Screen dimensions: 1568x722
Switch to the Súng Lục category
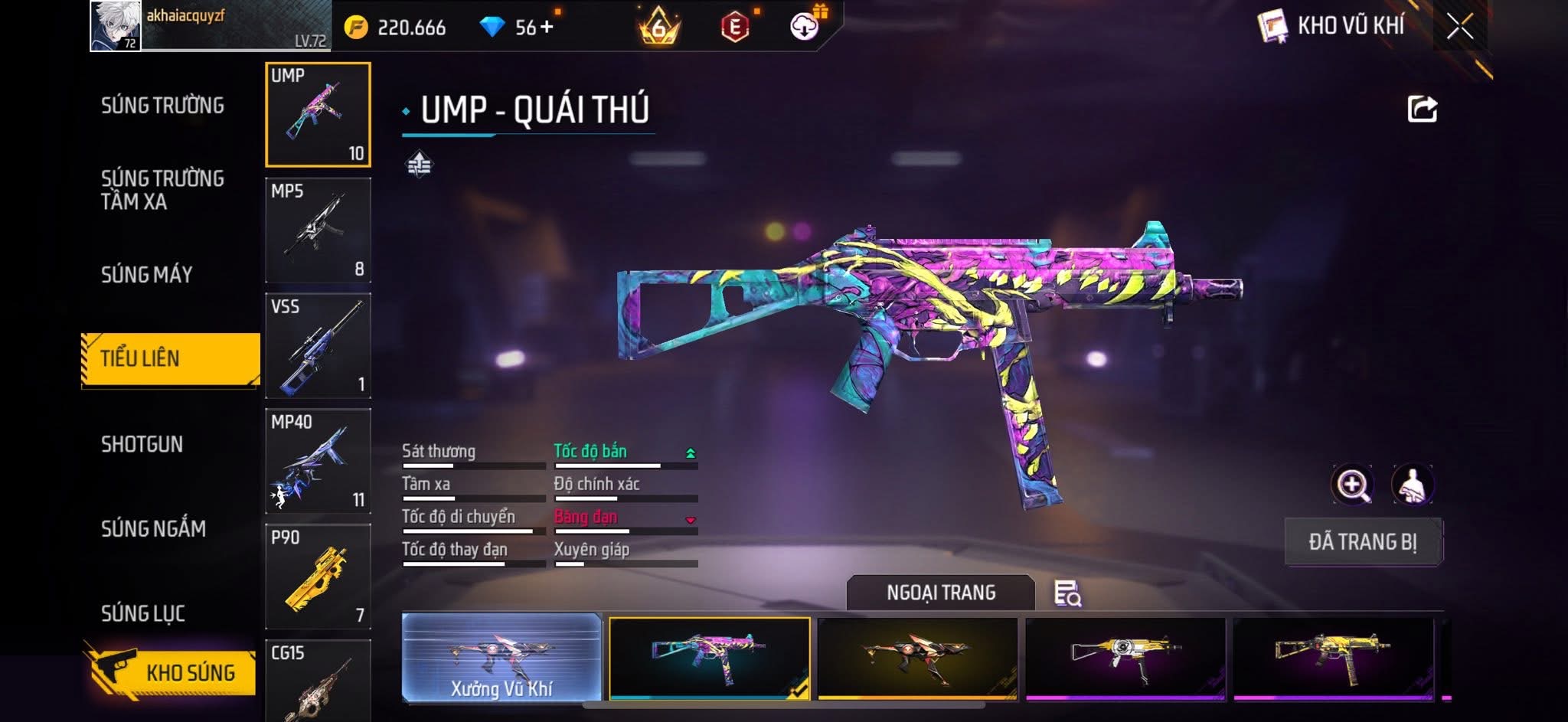[143, 613]
